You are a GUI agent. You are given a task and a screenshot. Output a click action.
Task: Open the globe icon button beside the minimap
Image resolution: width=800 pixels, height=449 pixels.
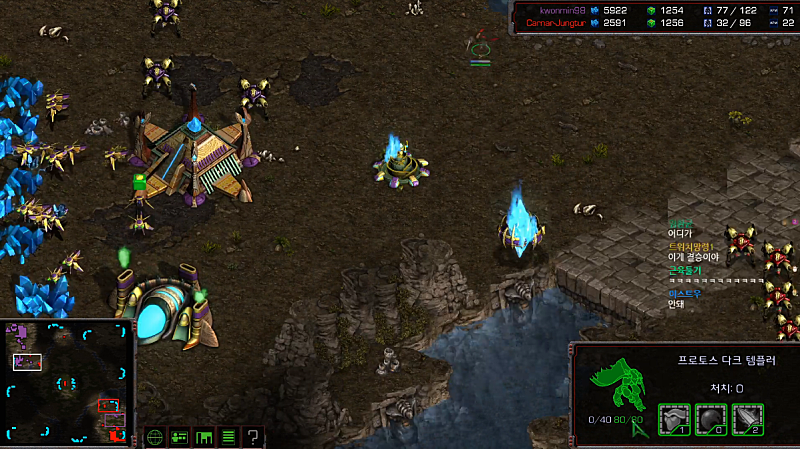(x=155, y=437)
